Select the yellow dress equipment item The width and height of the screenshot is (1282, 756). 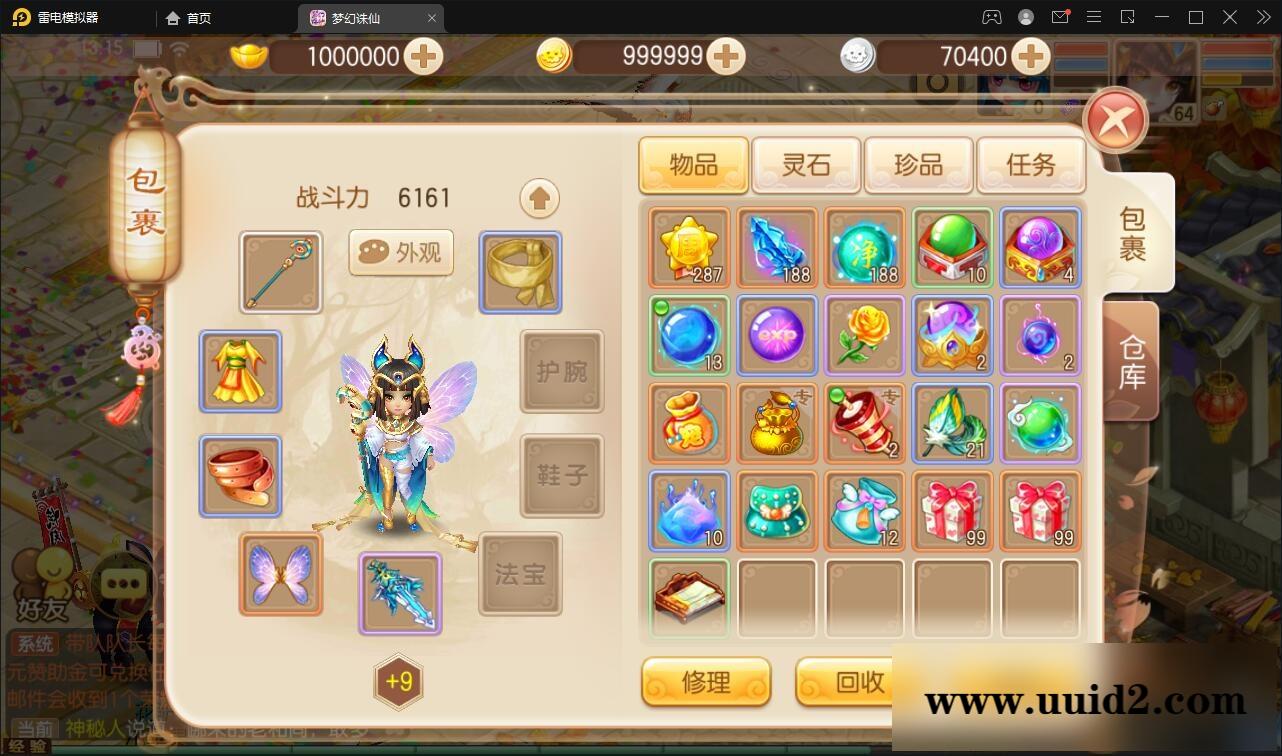pos(240,372)
